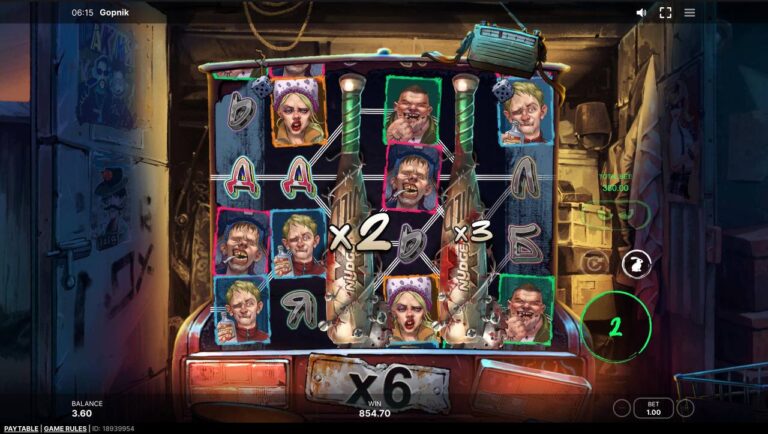Mute the game sound with the speaker icon
The width and height of the screenshot is (768, 434).
point(642,13)
